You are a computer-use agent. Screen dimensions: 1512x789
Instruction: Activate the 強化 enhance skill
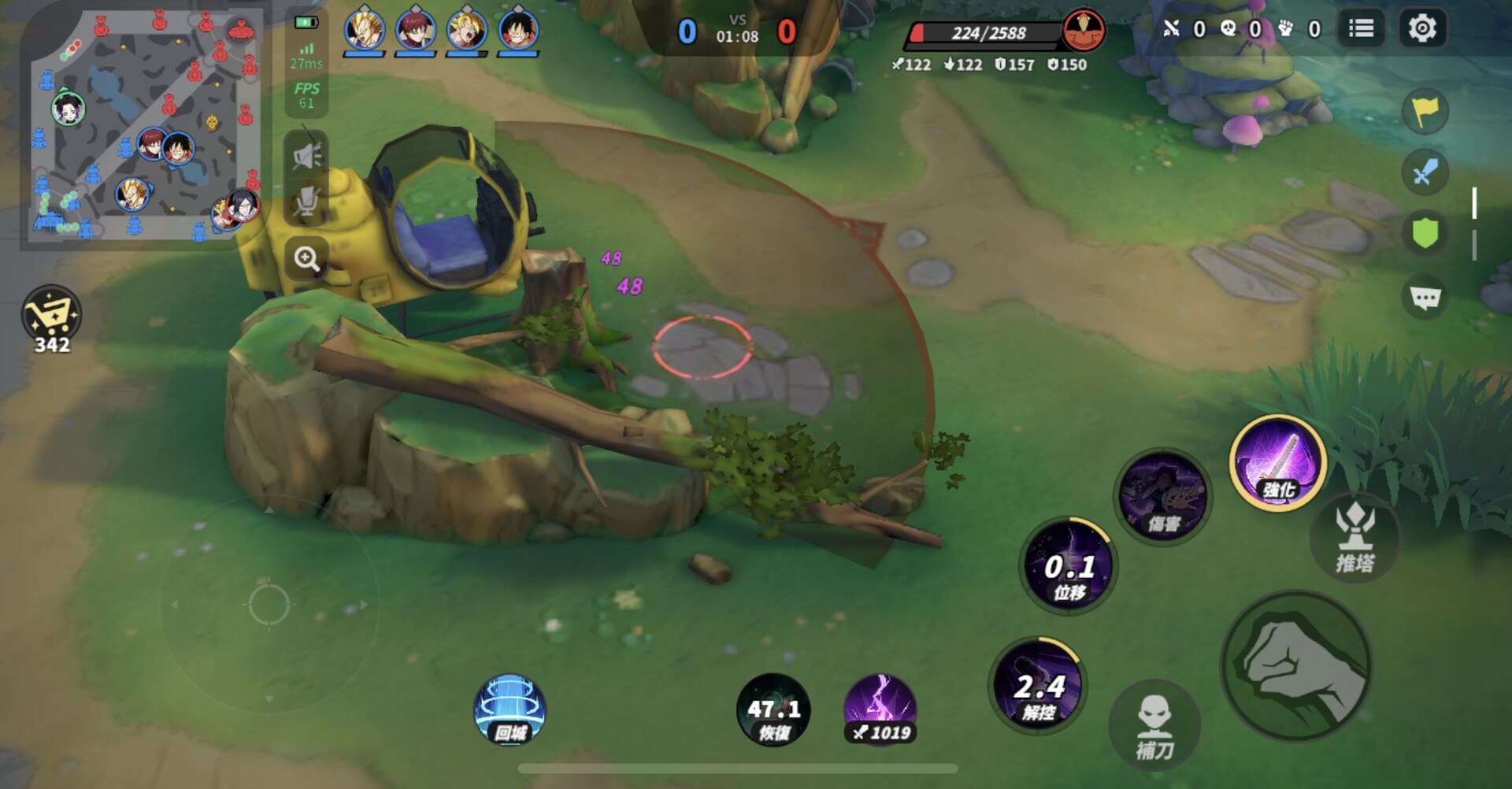point(1277,468)
